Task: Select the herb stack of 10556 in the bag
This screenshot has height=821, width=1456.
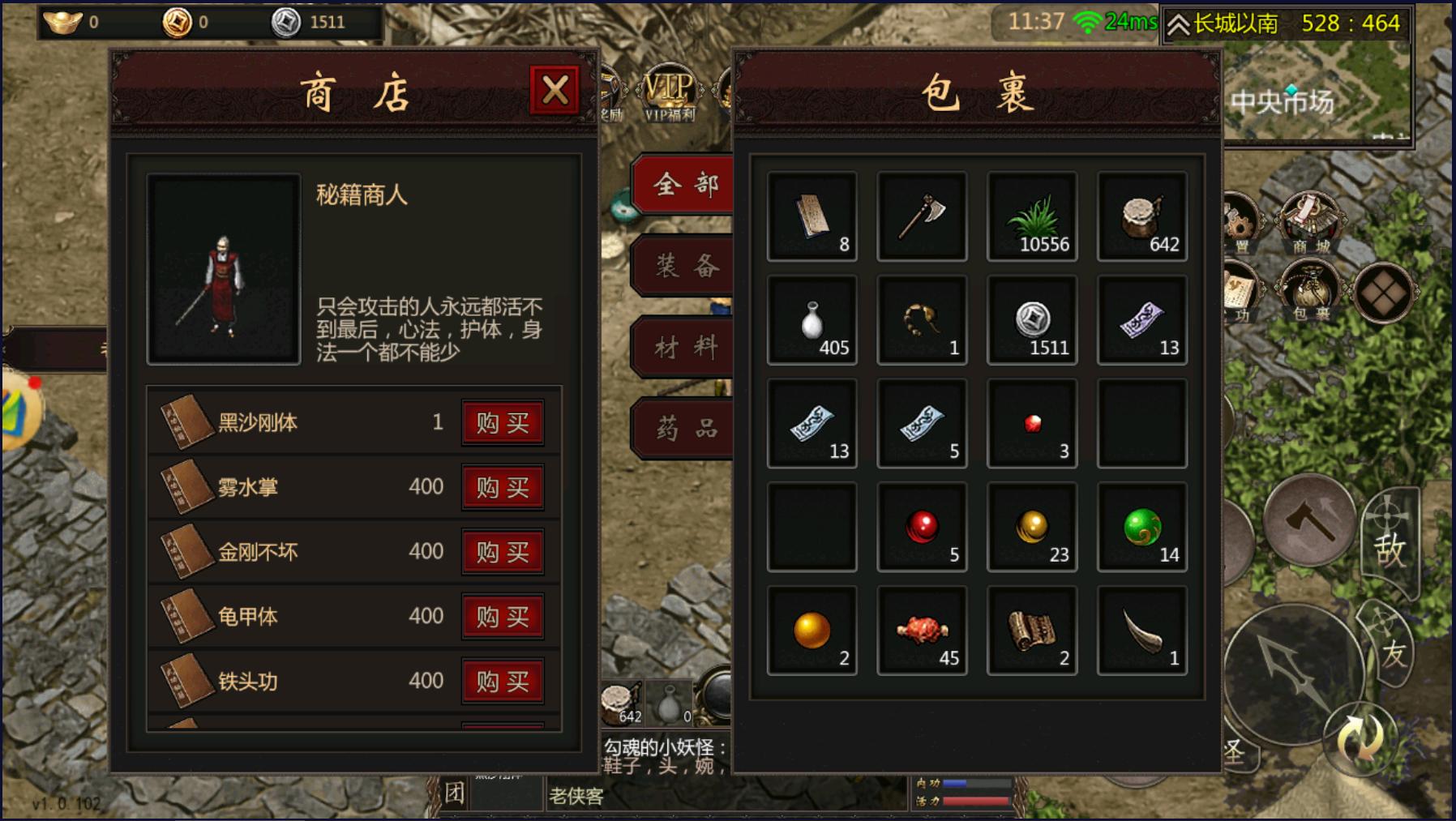Action: click(1032, 216)
